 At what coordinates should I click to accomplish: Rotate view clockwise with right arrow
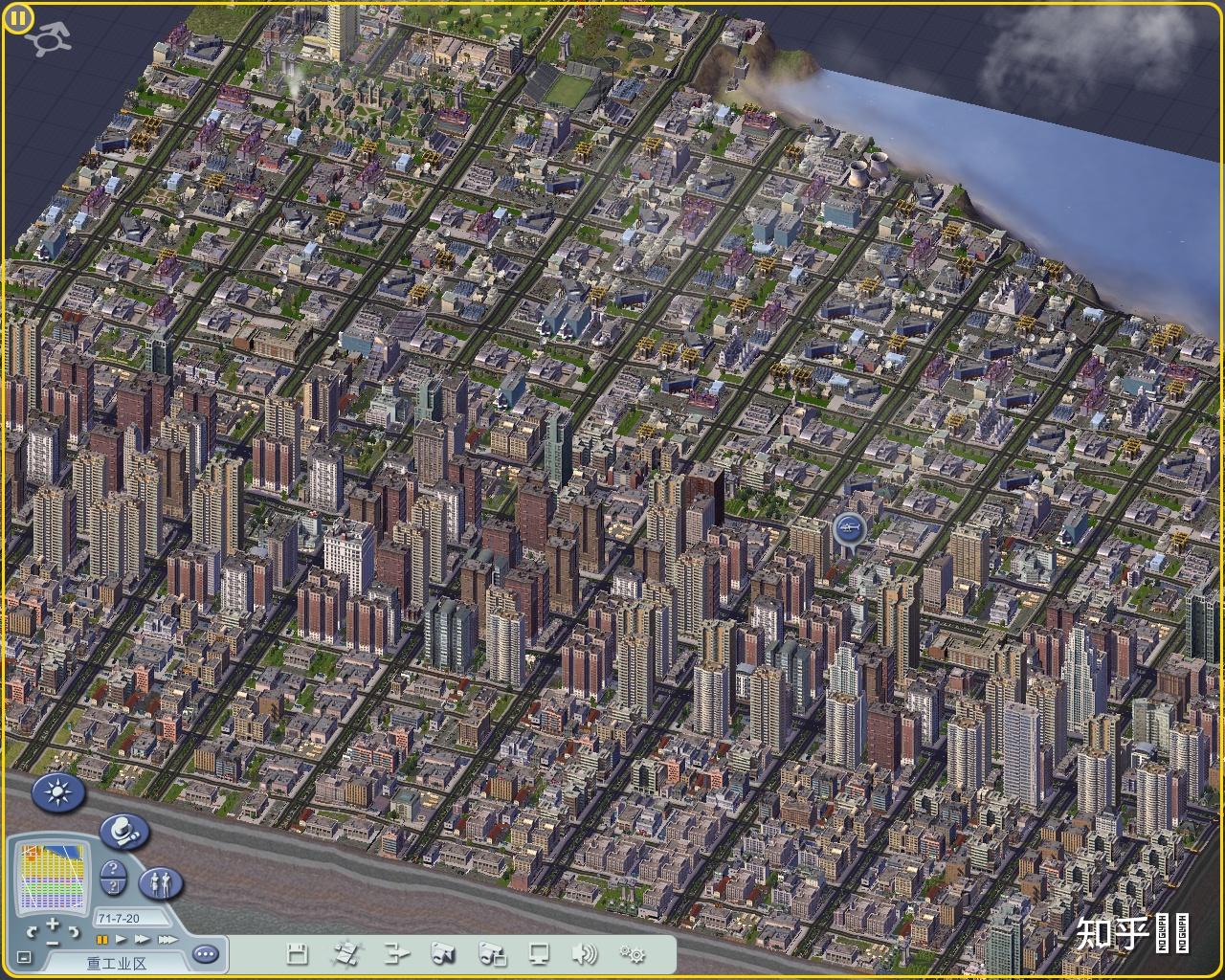(74, 930)
